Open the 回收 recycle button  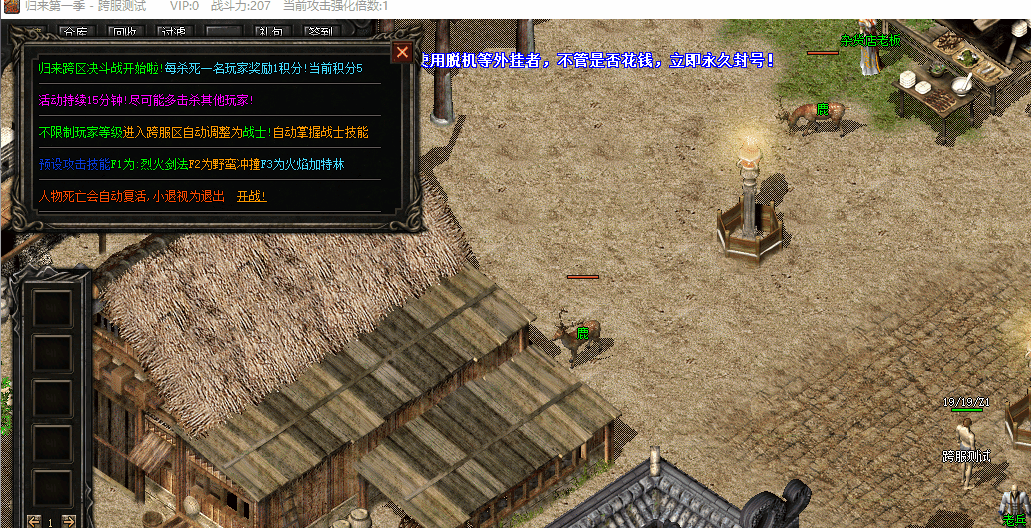point(125,33)
